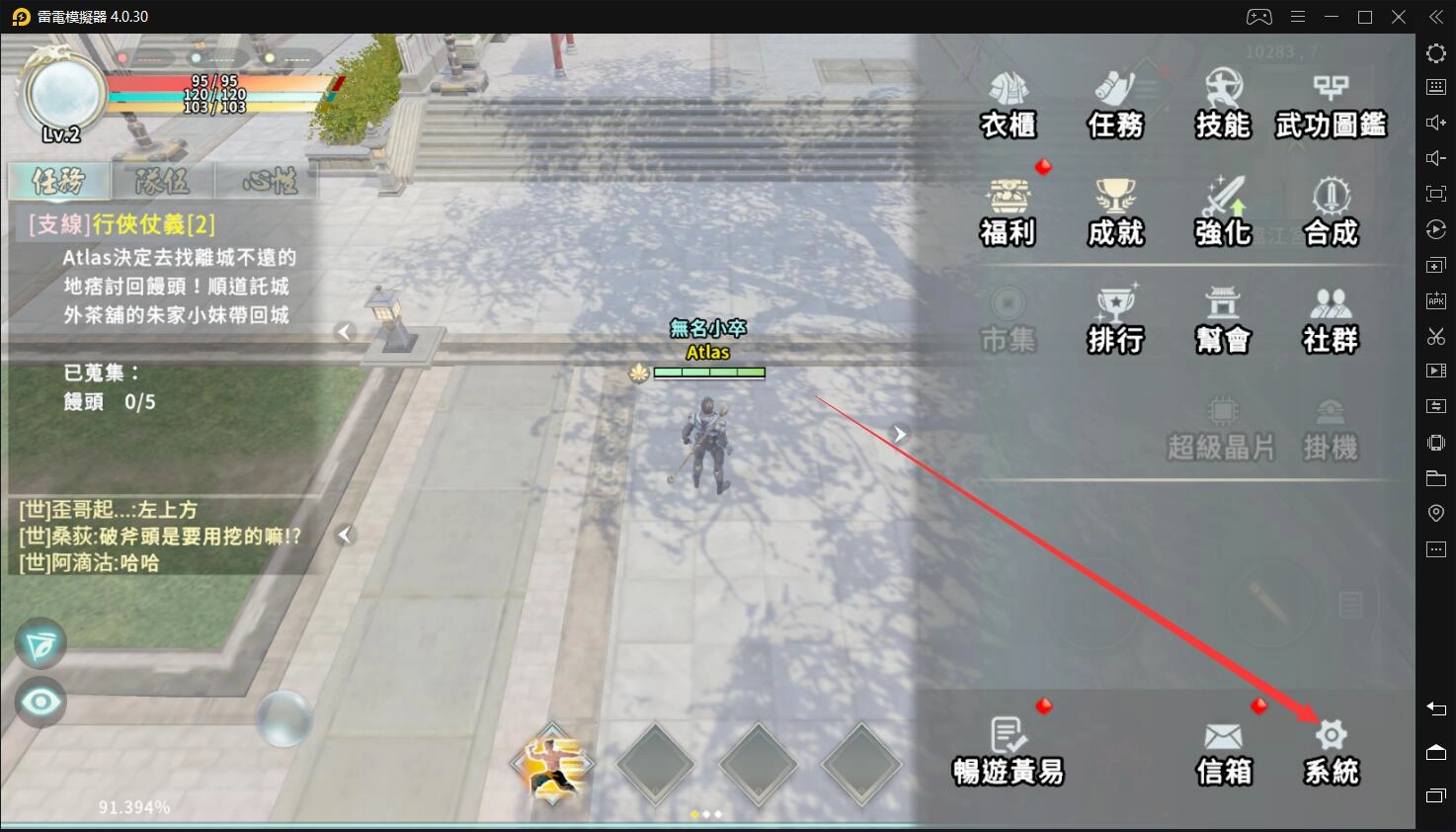Open the 合成 synthesis panel
This screenshot has height=832, width=1456.
coord(1330,210)
